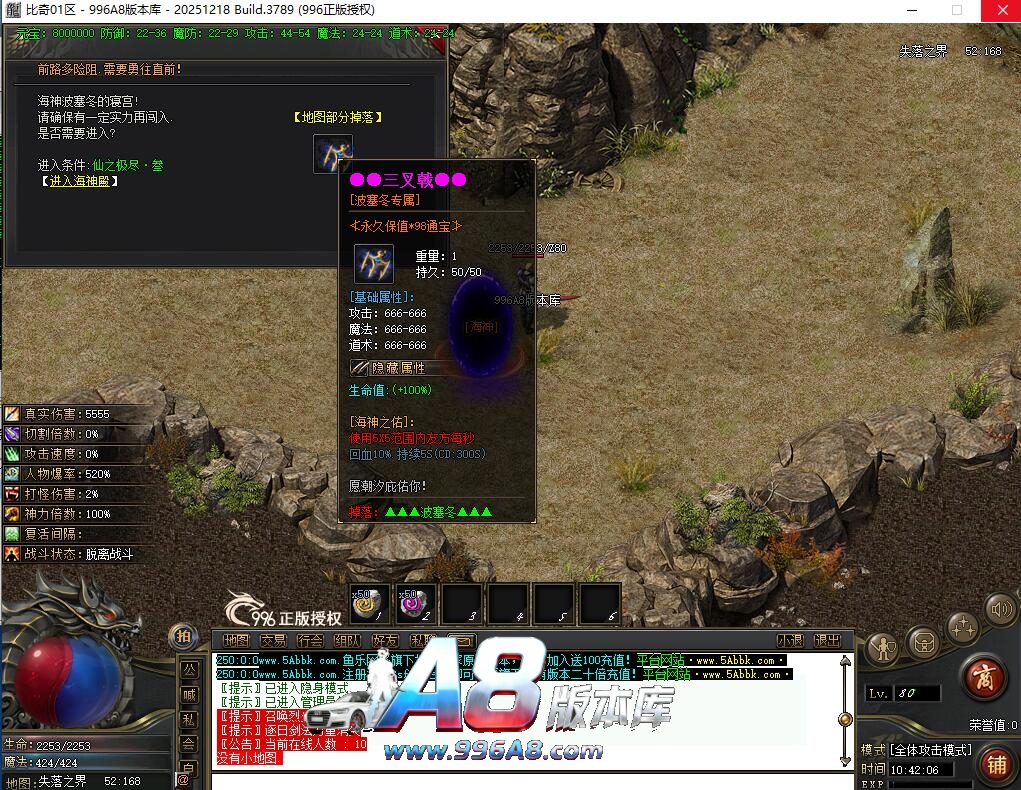
Task: Expand the 隐藏属性 hidden attributes section
Action: pos(397,368)
